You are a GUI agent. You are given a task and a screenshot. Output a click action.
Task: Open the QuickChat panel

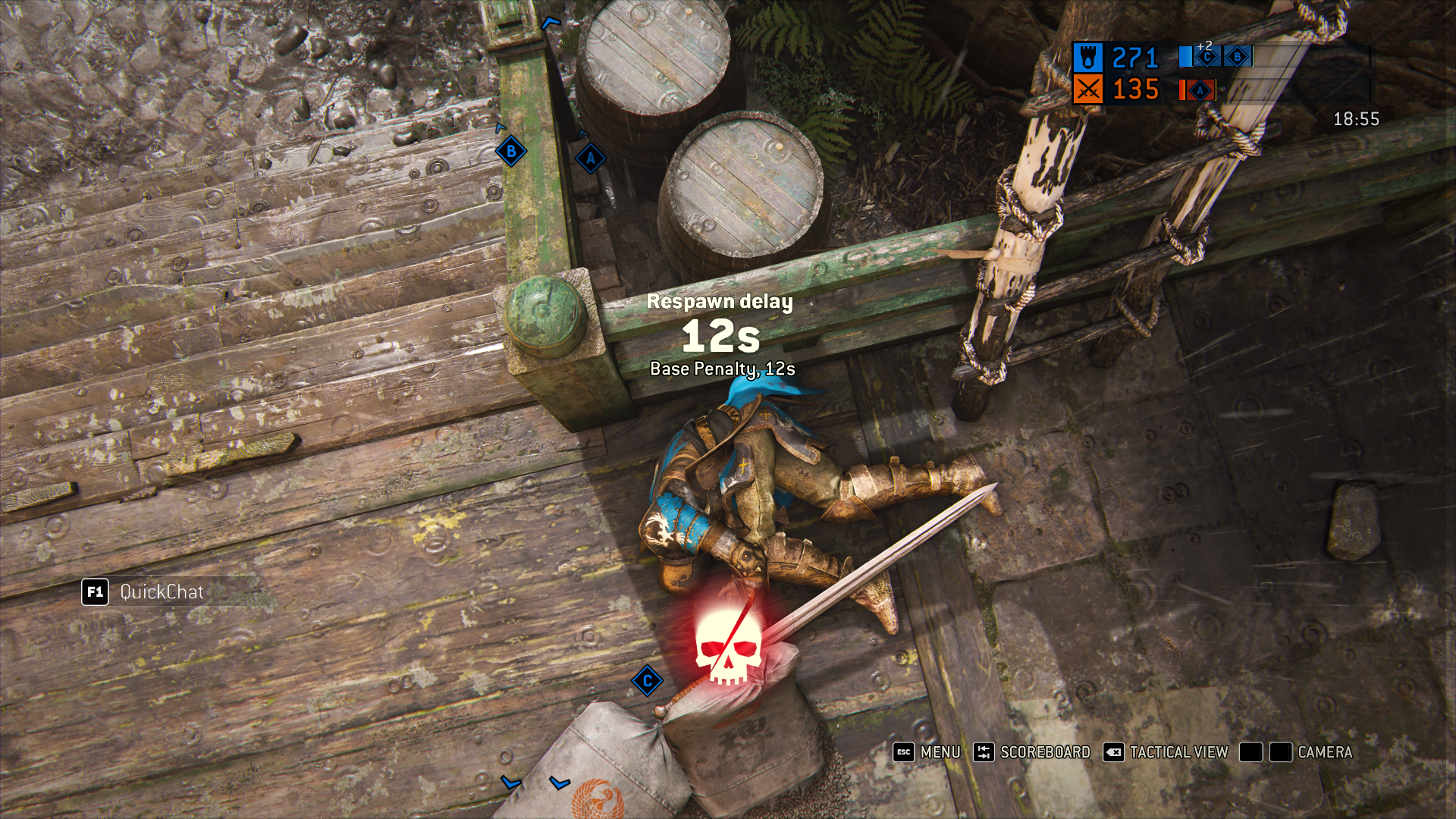143,592
